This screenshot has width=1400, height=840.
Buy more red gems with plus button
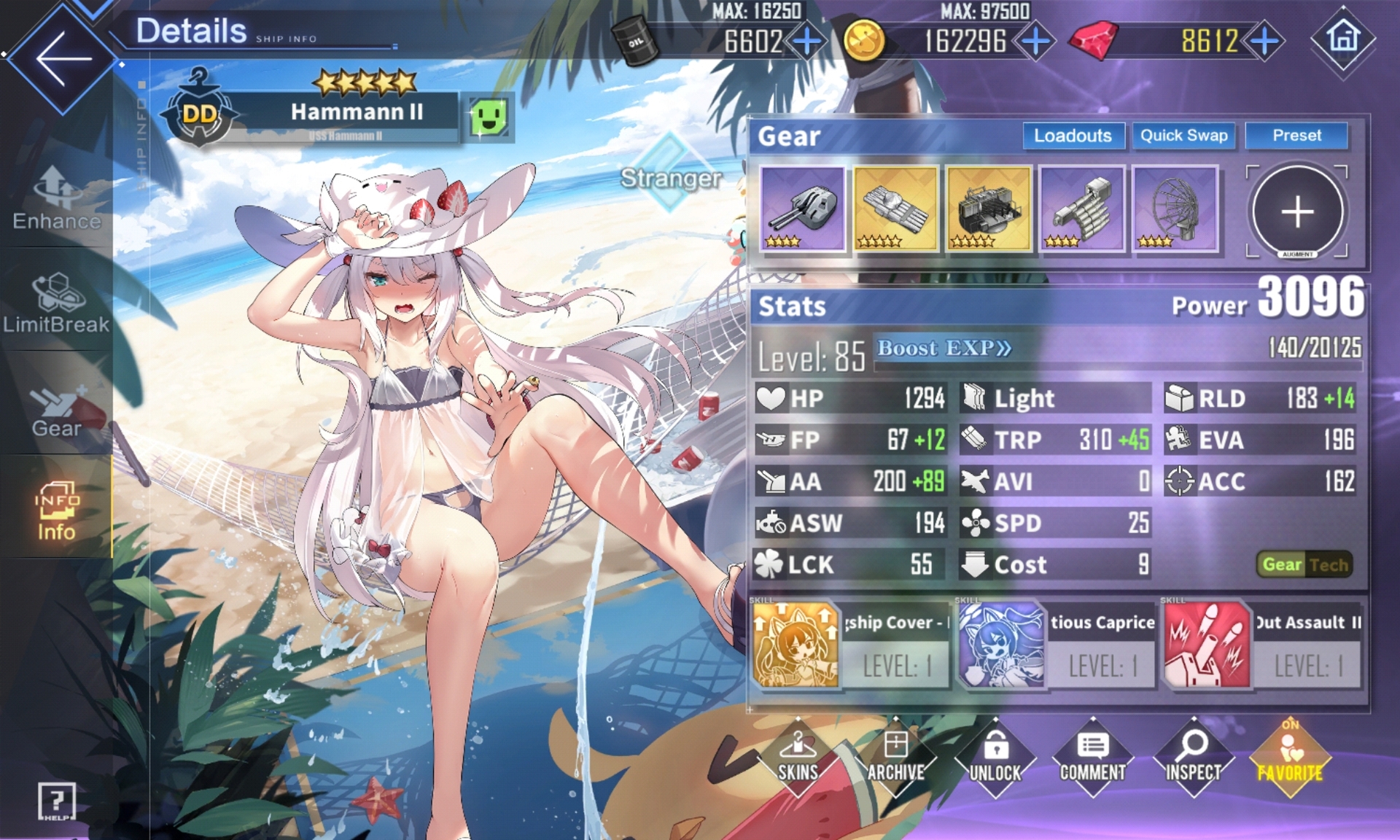(x=1265, y=41)
